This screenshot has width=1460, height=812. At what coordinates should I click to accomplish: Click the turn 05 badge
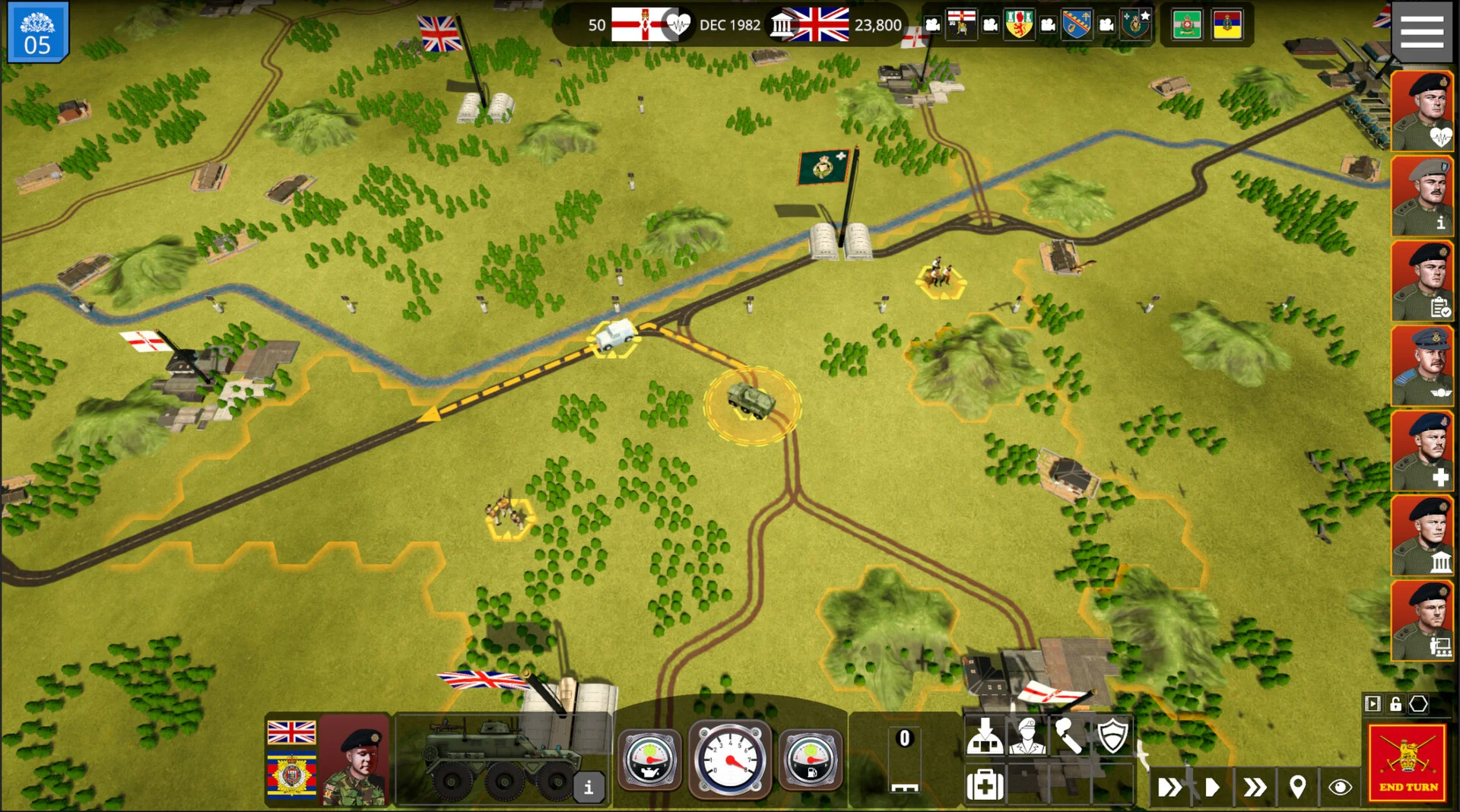pyautogui.click(x=37, y=32)
